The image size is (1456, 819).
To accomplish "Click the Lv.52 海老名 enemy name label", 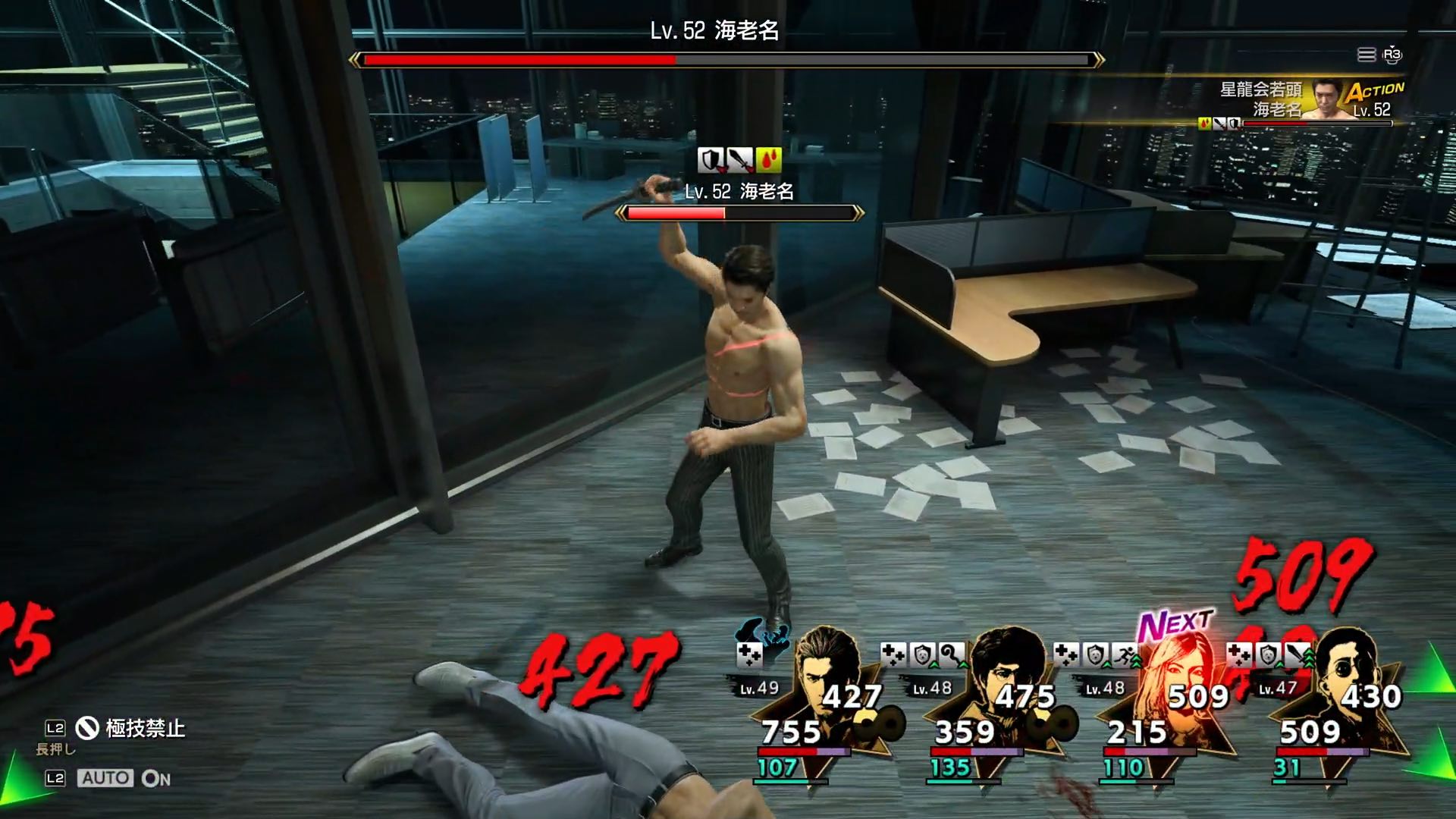I will [738, 192].
